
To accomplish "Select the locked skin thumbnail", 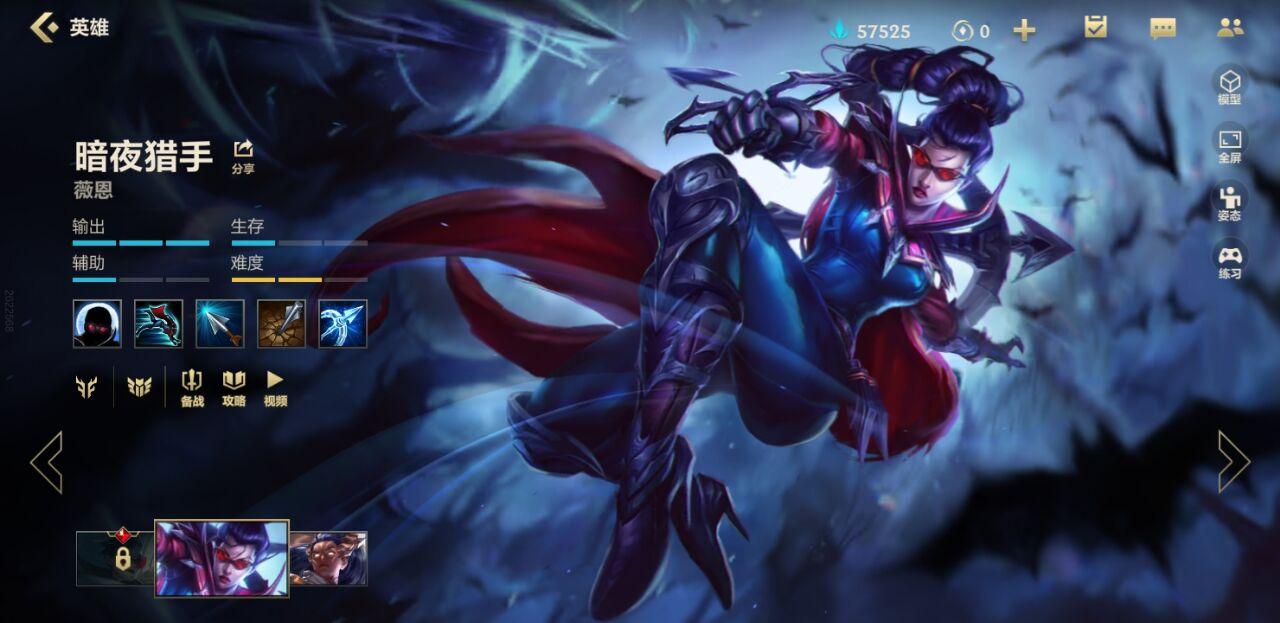I will pos(116,558).
